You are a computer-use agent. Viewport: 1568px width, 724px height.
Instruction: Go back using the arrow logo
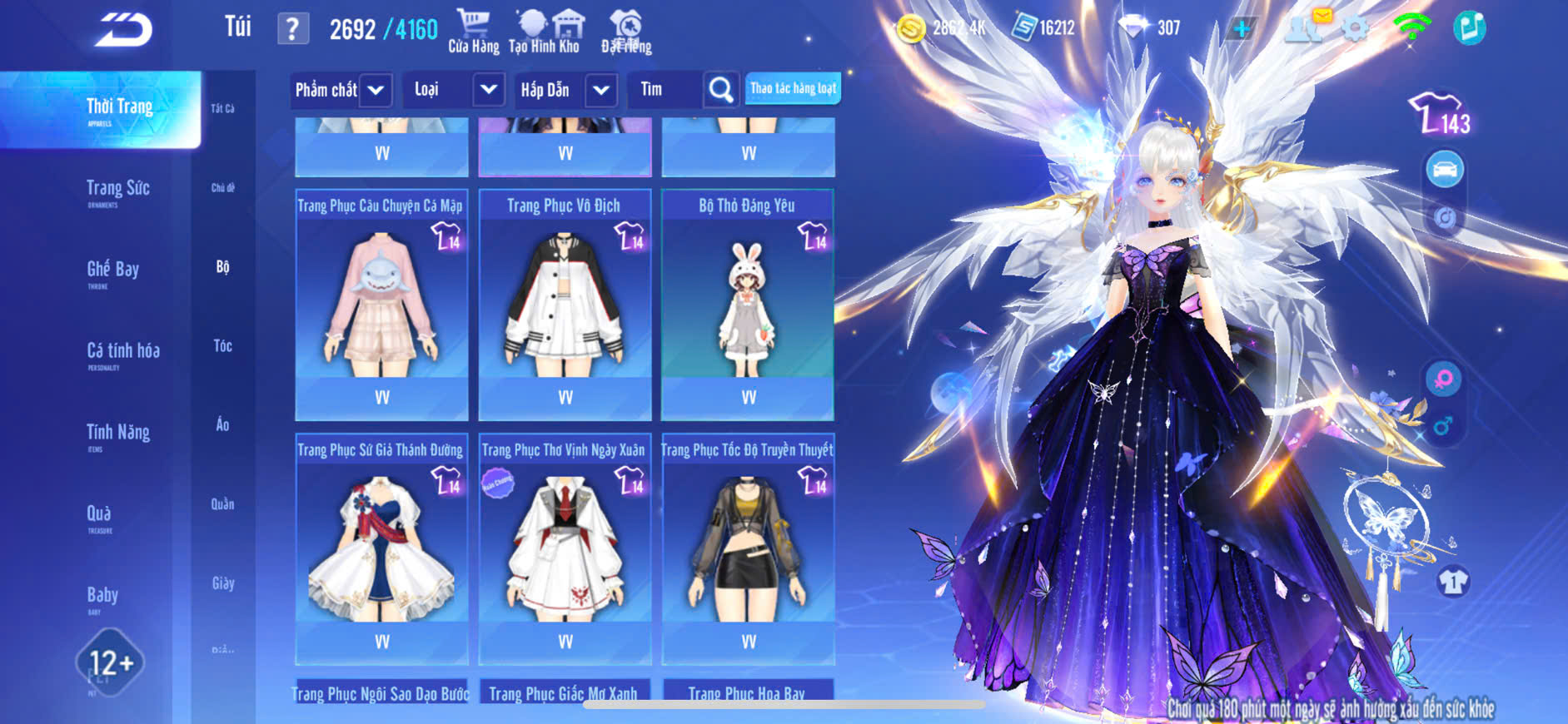tap(123, 30)
